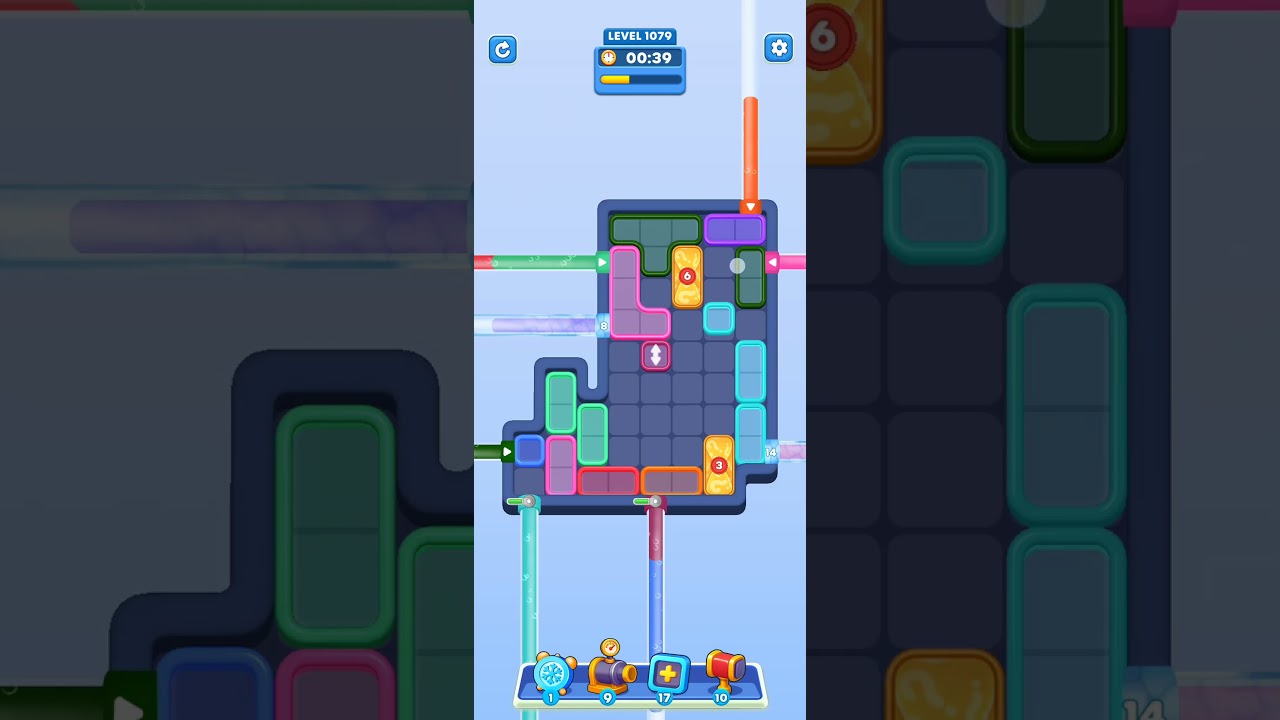Tap the timer clock icon
Image resolution: width=1280 pixels, height=720 pixels.
608,57
